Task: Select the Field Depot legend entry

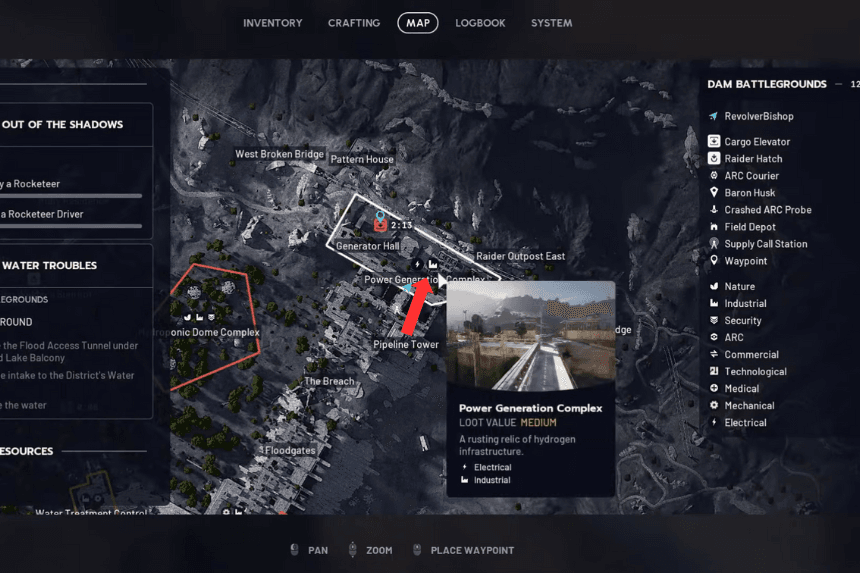Action: (750, 227)
